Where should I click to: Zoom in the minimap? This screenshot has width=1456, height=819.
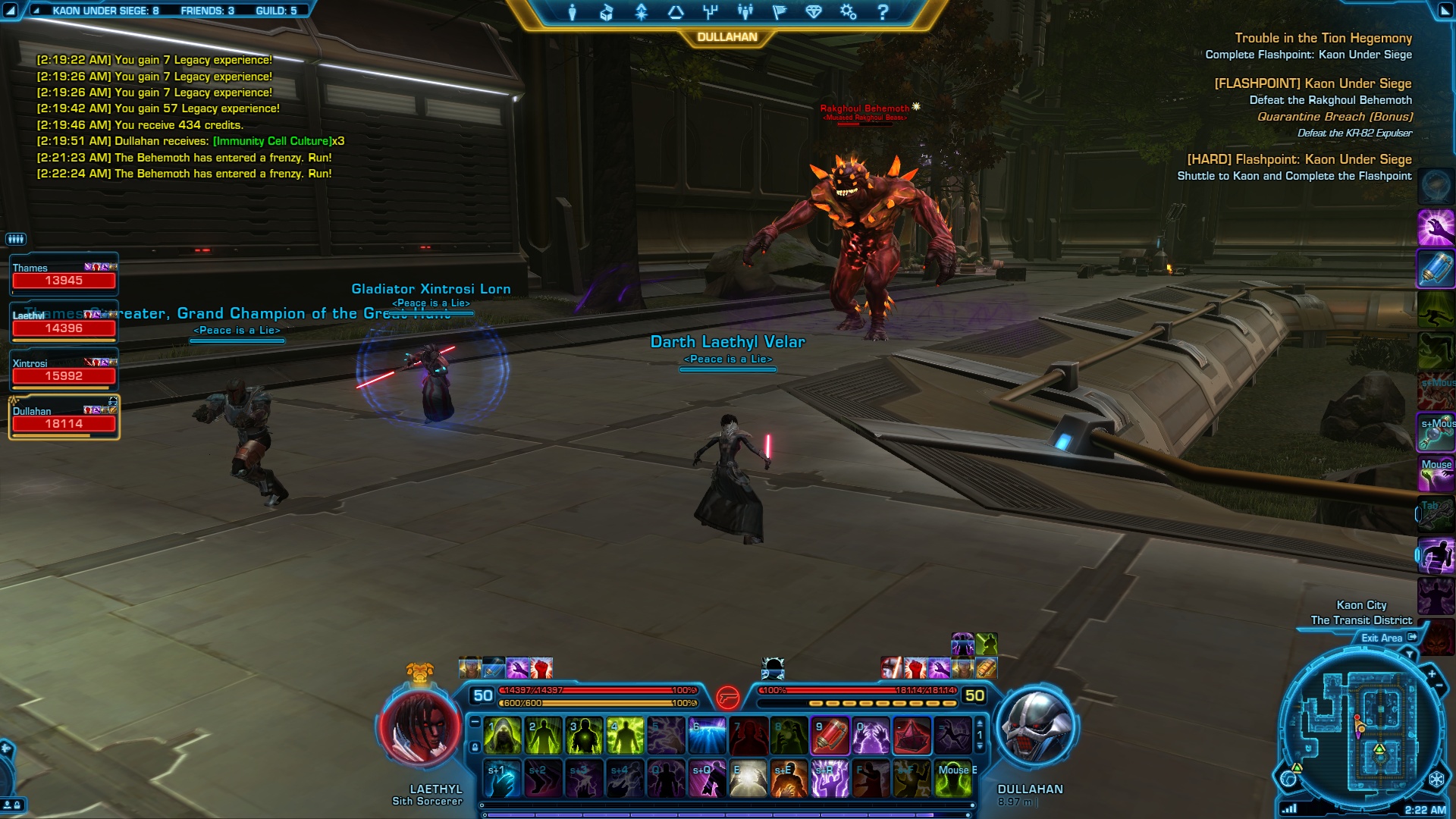coord(1432,673)
